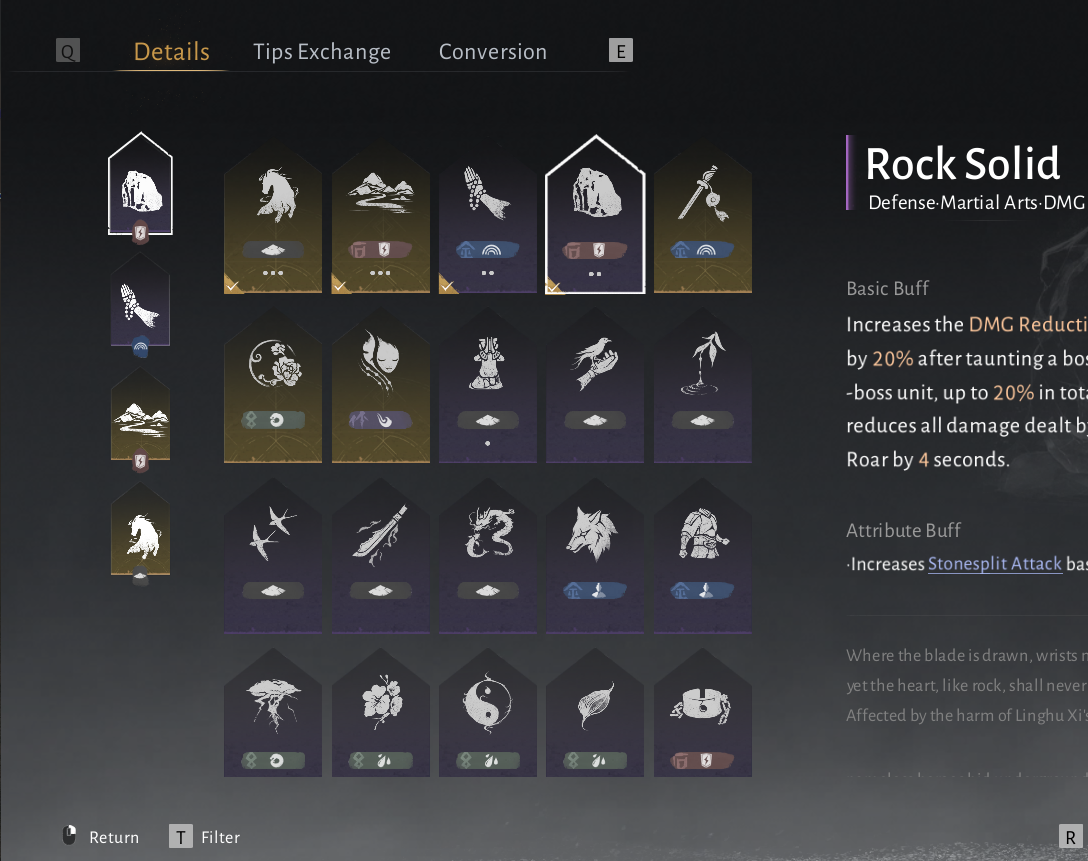
Task: Select the horse card in the grid
Action: 273,215
